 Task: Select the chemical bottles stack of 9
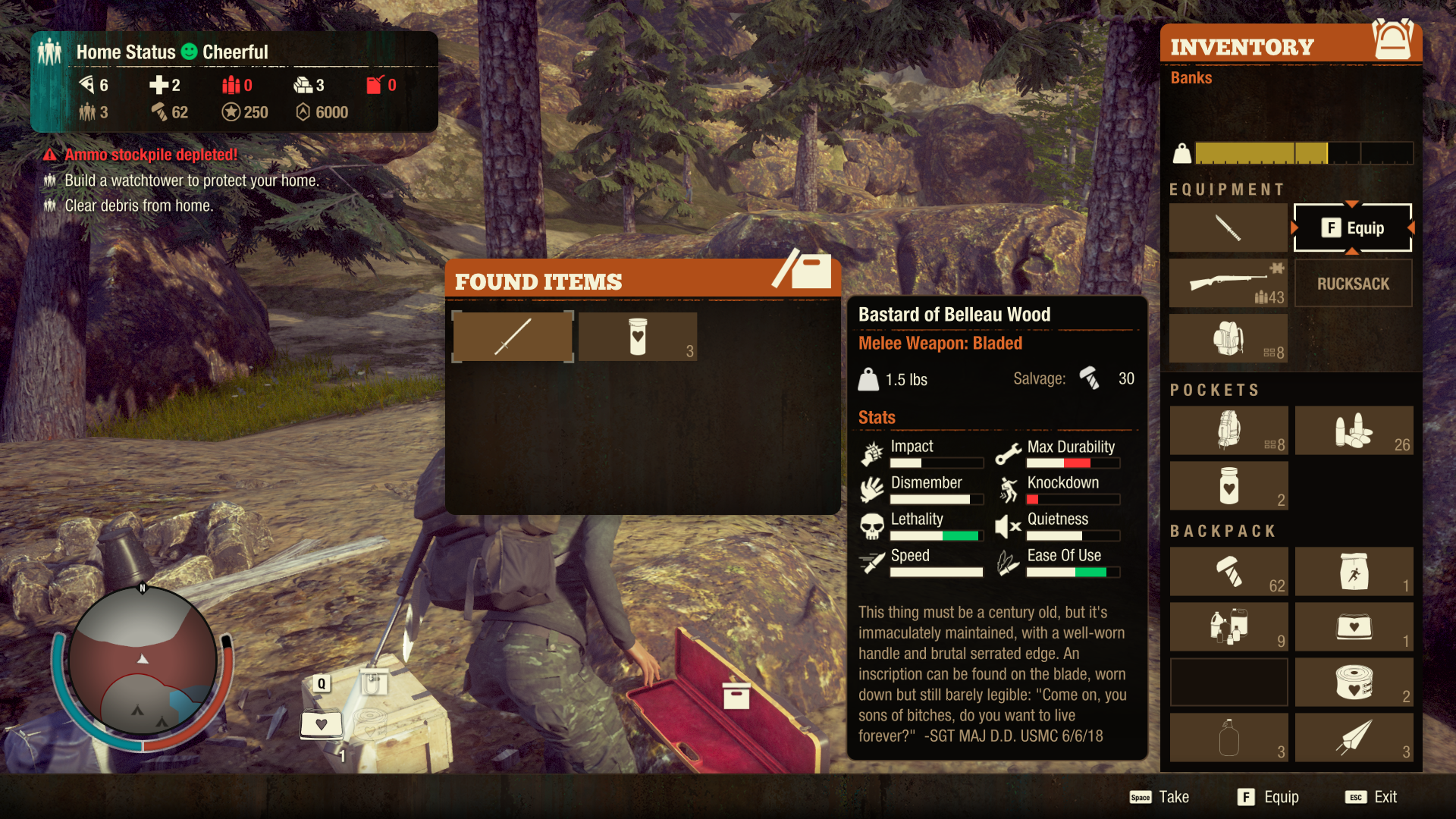[x=1228, y=627]
